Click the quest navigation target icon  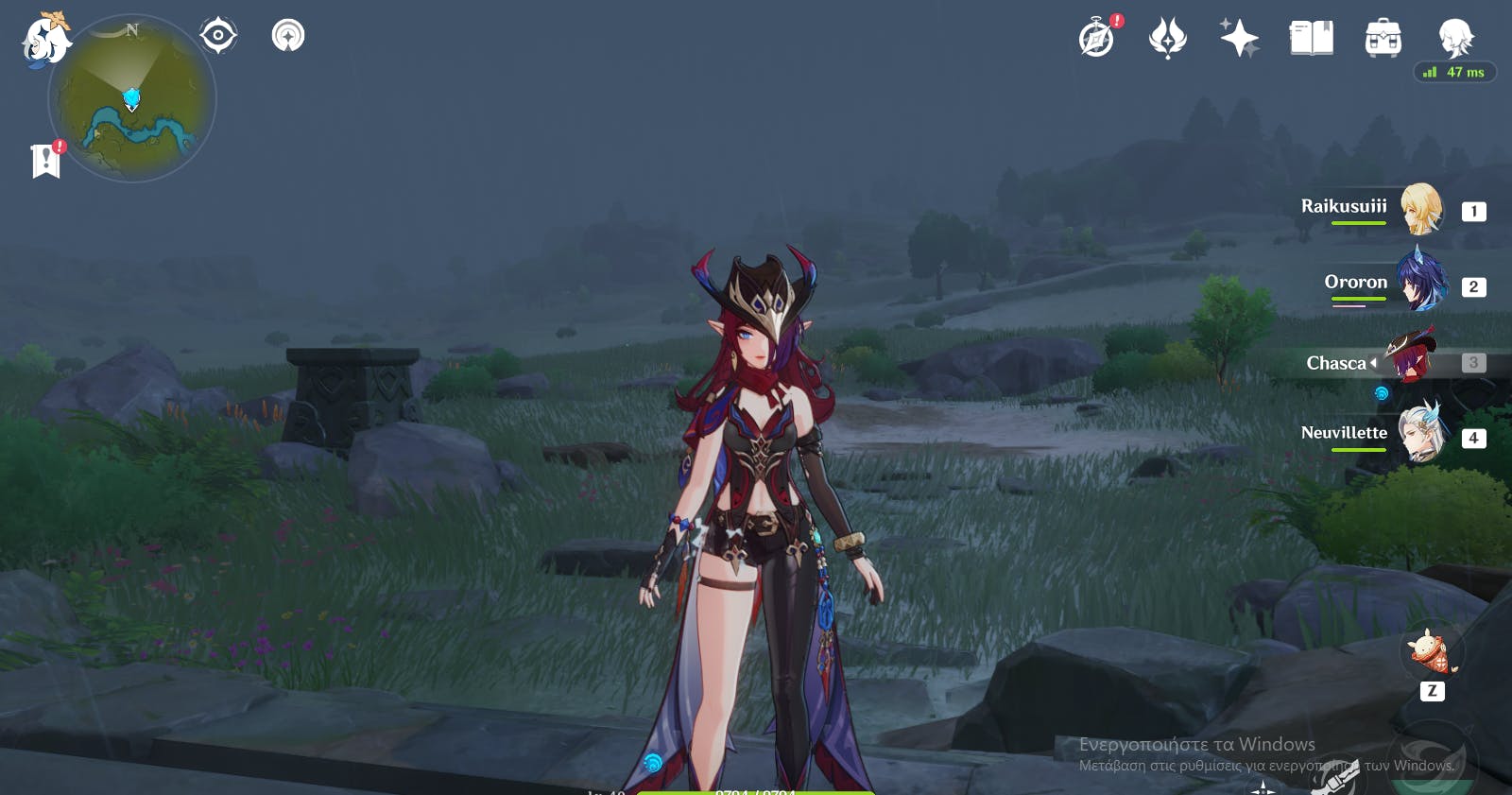218,36
